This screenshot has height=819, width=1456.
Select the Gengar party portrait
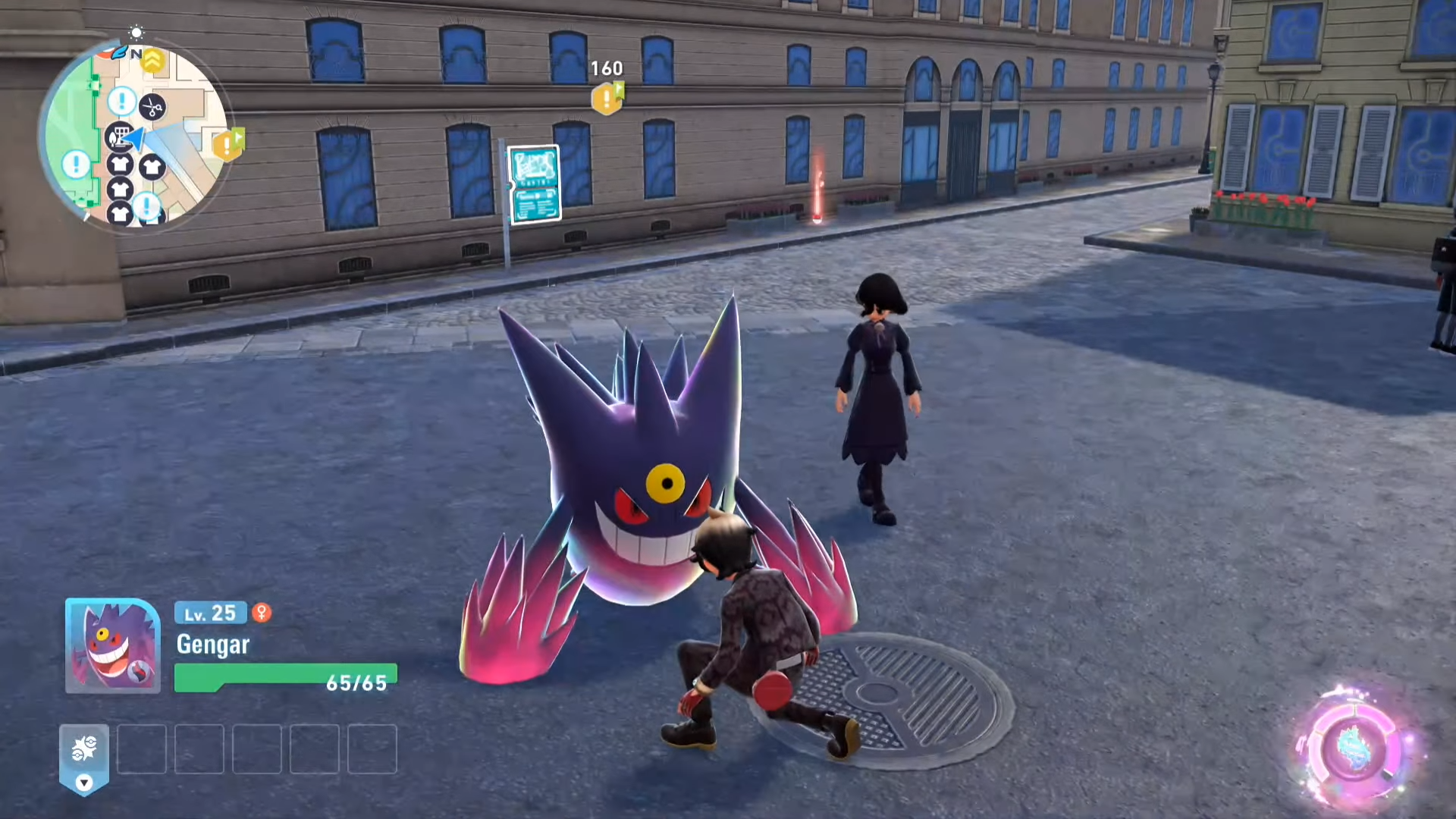[x=112, y=645]
